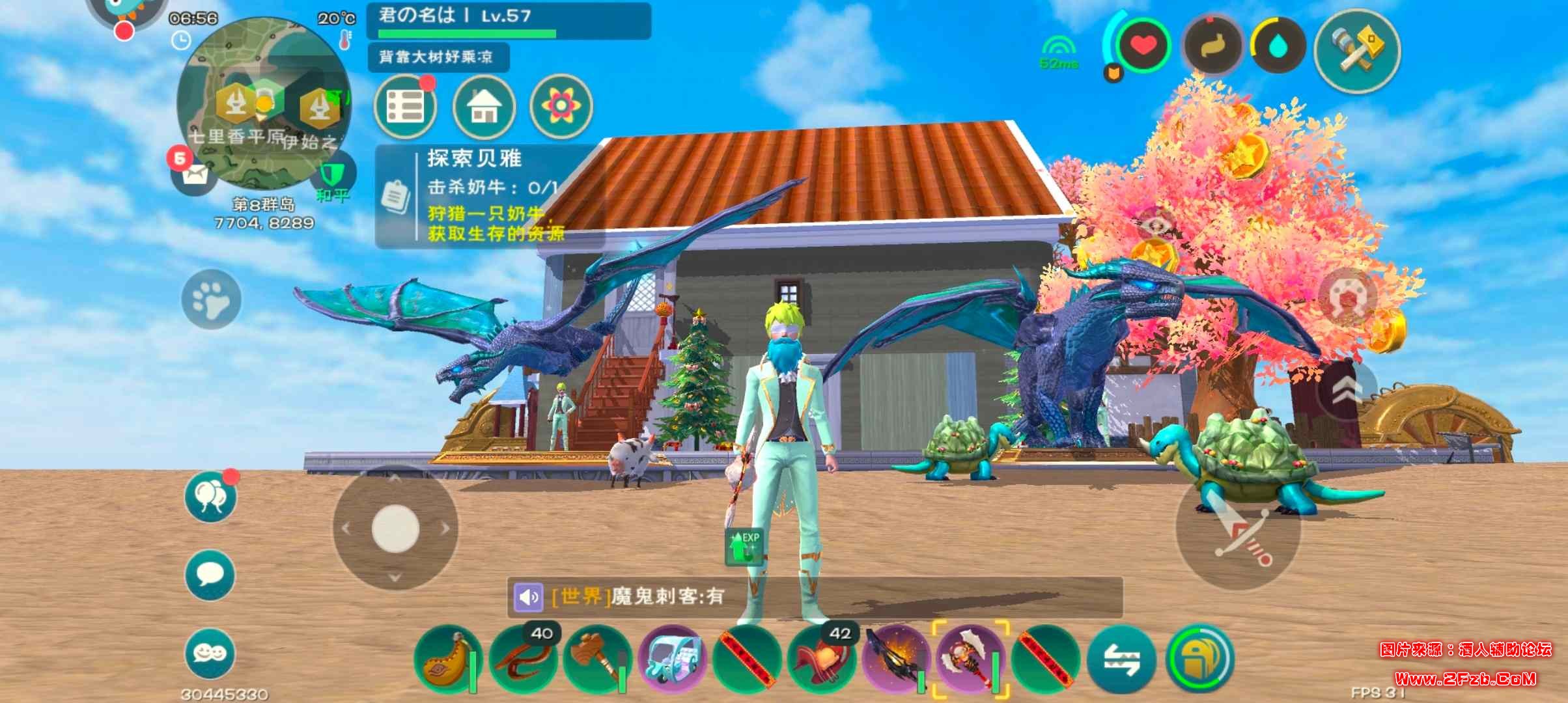The width and height of the screenshot is (1568, 703).
Task: Open the list menu button
Action: pos(405,106)
